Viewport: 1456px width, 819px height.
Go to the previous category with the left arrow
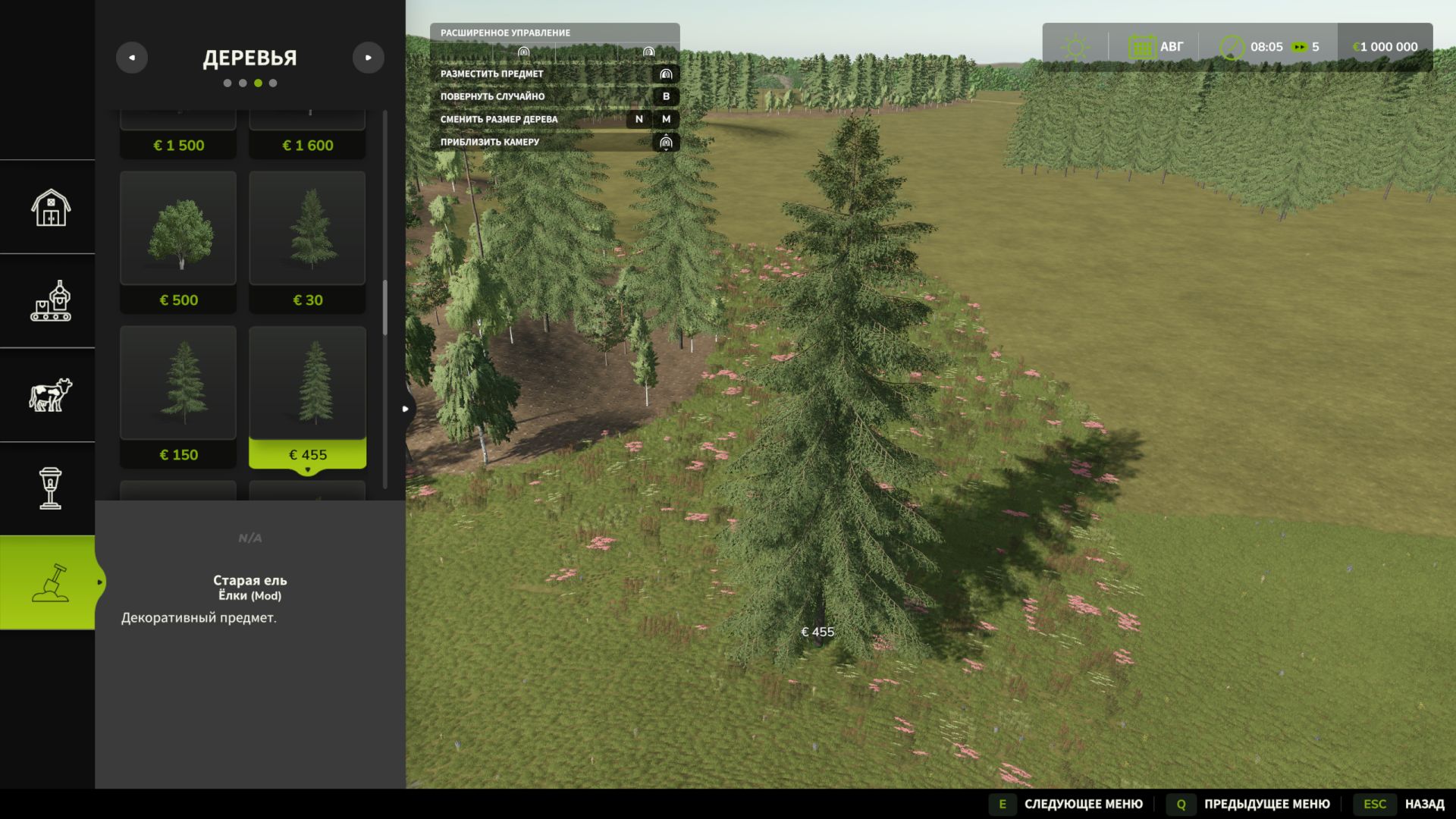tap(132, 58)
